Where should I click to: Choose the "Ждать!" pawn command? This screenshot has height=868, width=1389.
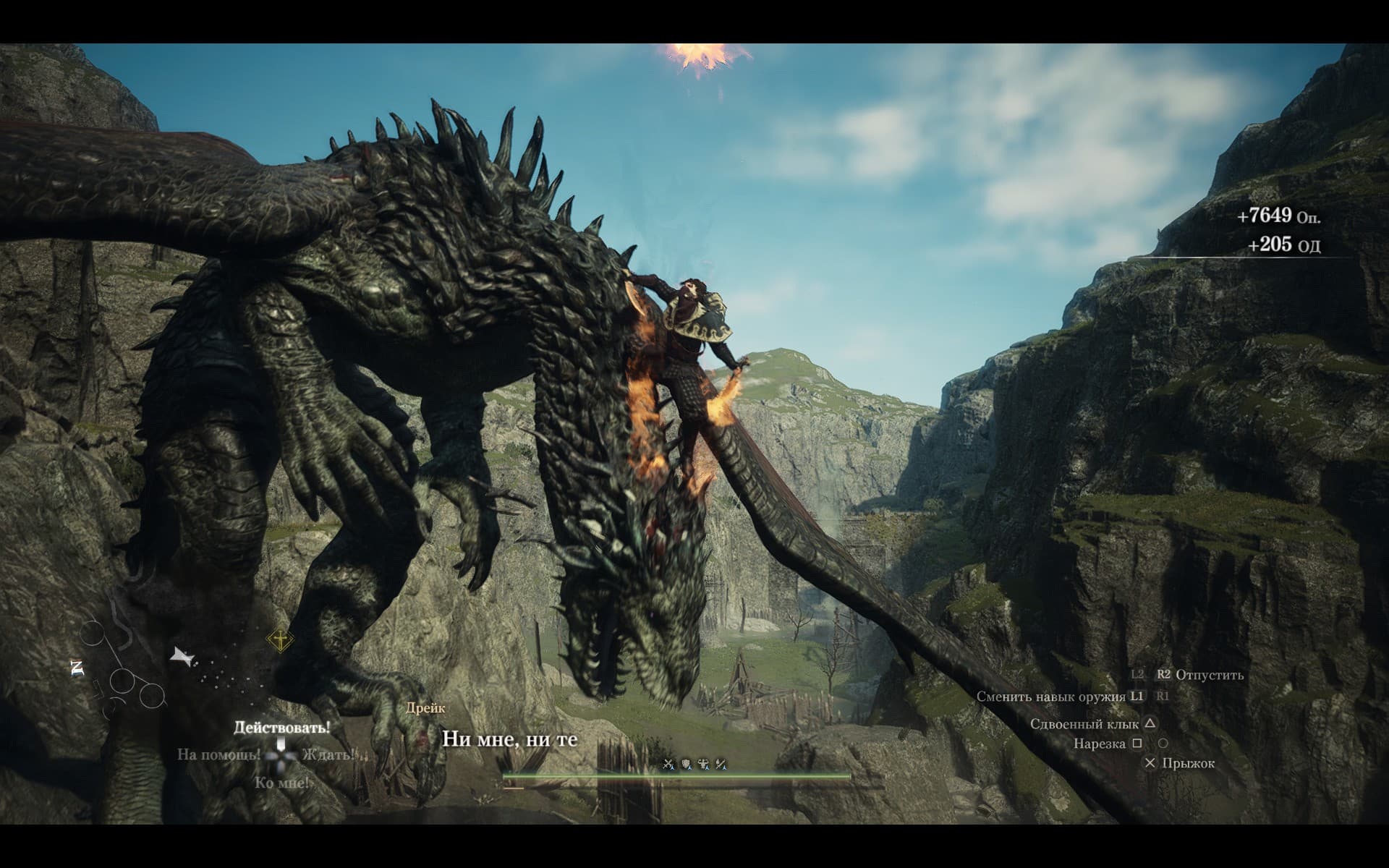[328, 754]
